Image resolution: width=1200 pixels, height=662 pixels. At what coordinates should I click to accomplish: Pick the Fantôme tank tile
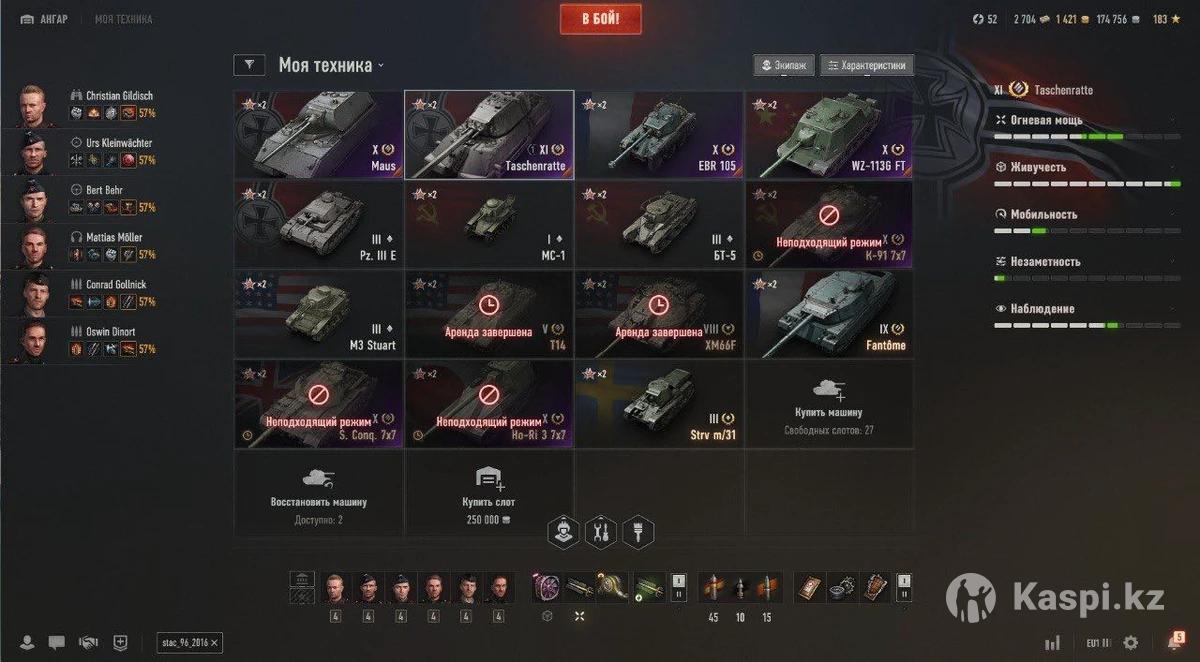point(829,313)
